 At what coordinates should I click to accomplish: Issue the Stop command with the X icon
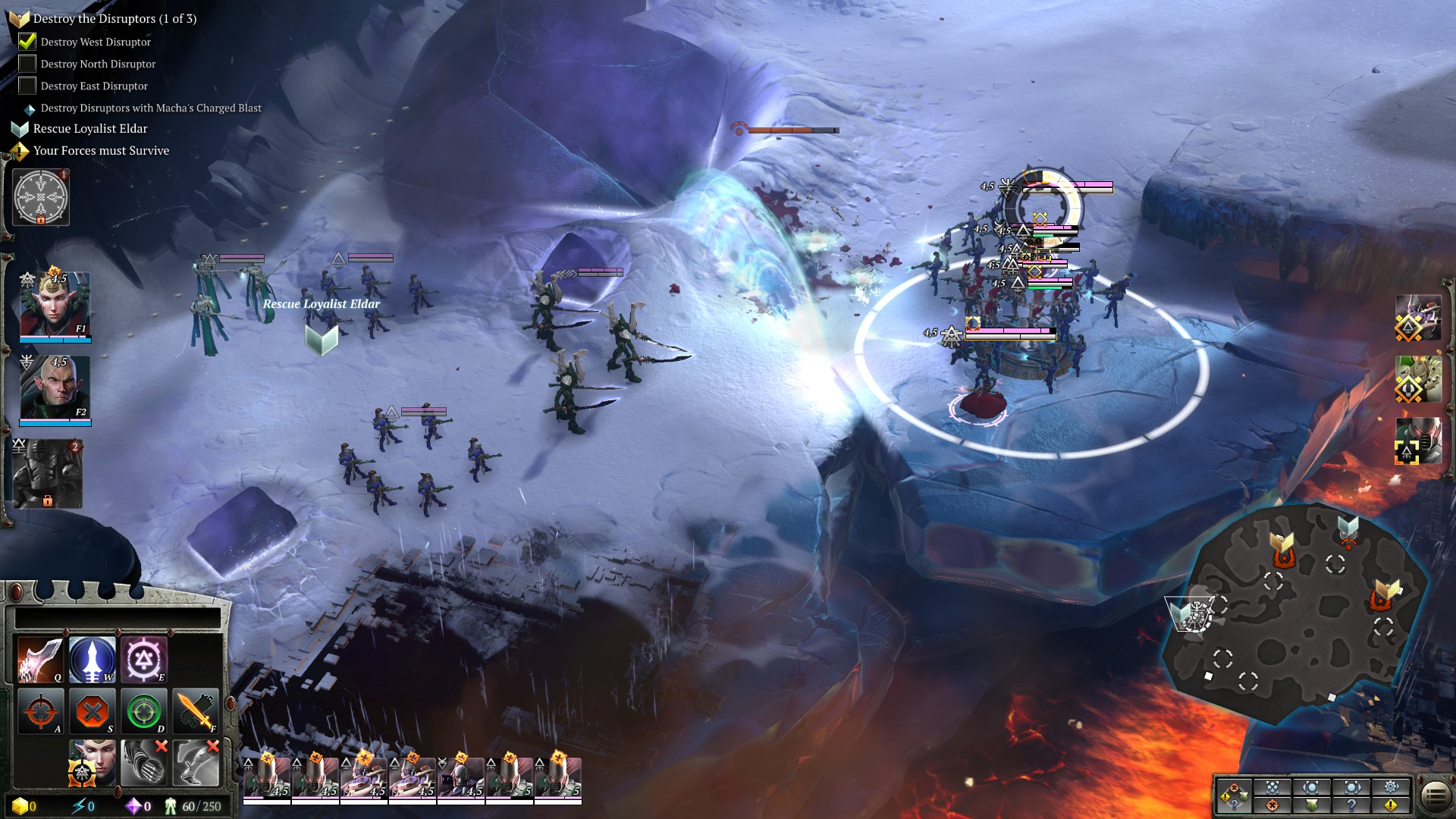click(93, 711)
